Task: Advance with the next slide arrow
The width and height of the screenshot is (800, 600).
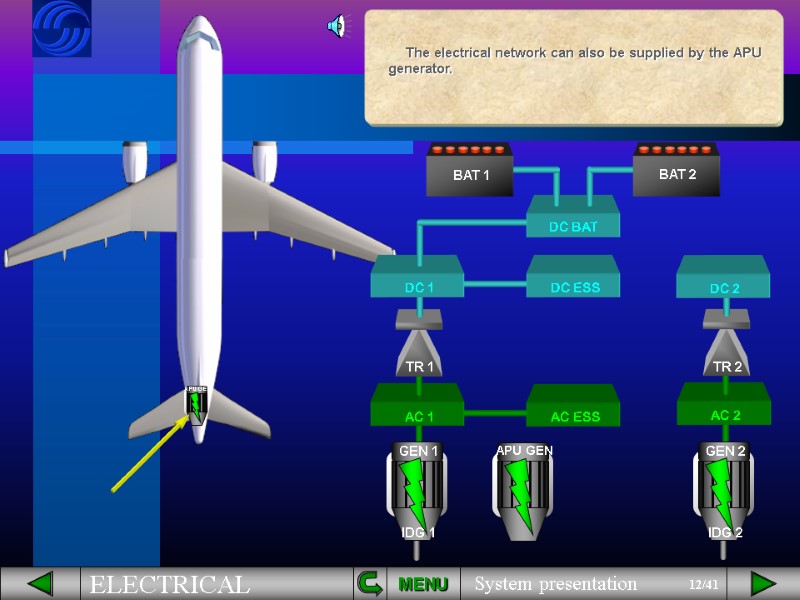Action: [x=763, y=584]
